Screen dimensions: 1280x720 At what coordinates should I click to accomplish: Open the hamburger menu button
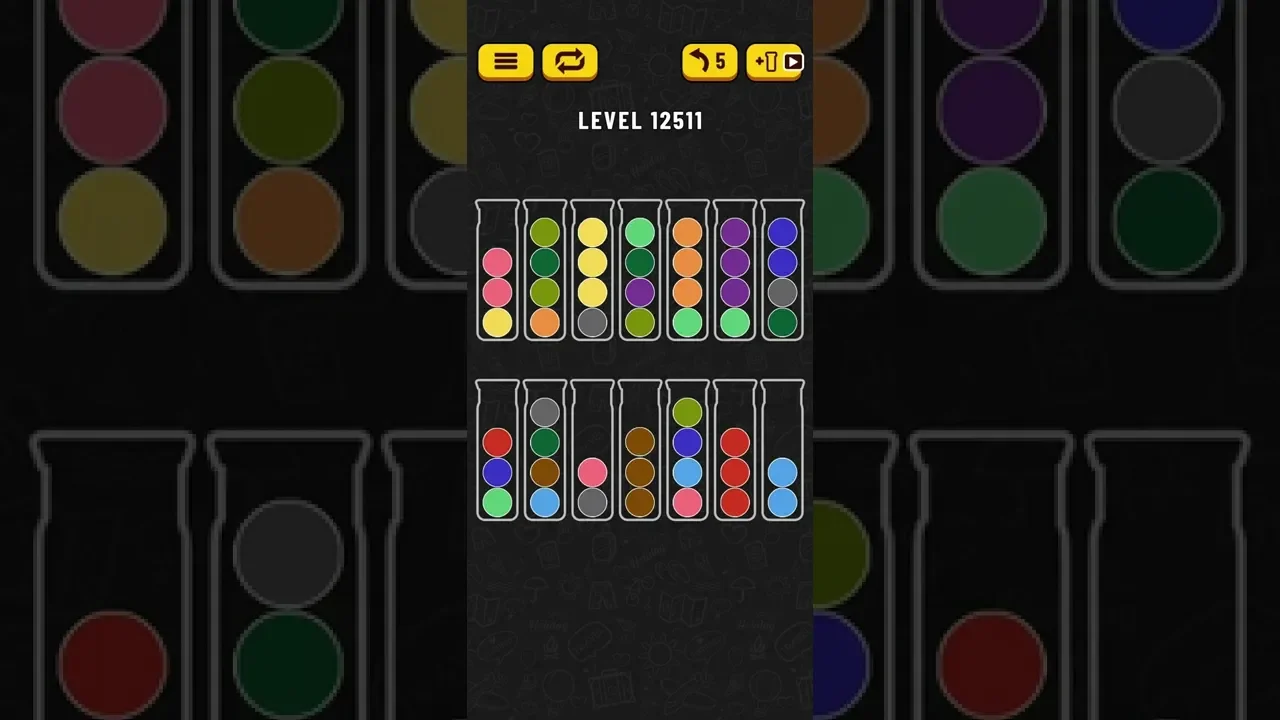(506, 62)
